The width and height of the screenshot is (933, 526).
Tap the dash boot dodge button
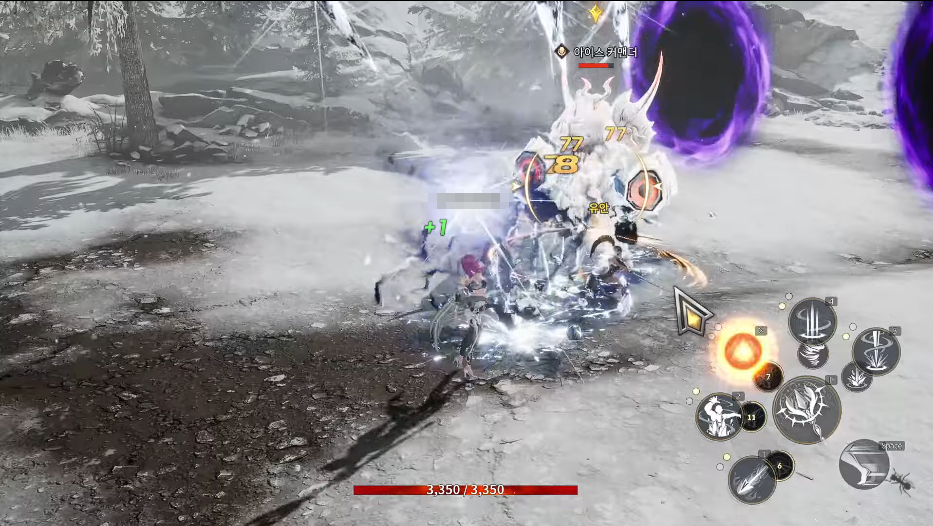point(863,464)
